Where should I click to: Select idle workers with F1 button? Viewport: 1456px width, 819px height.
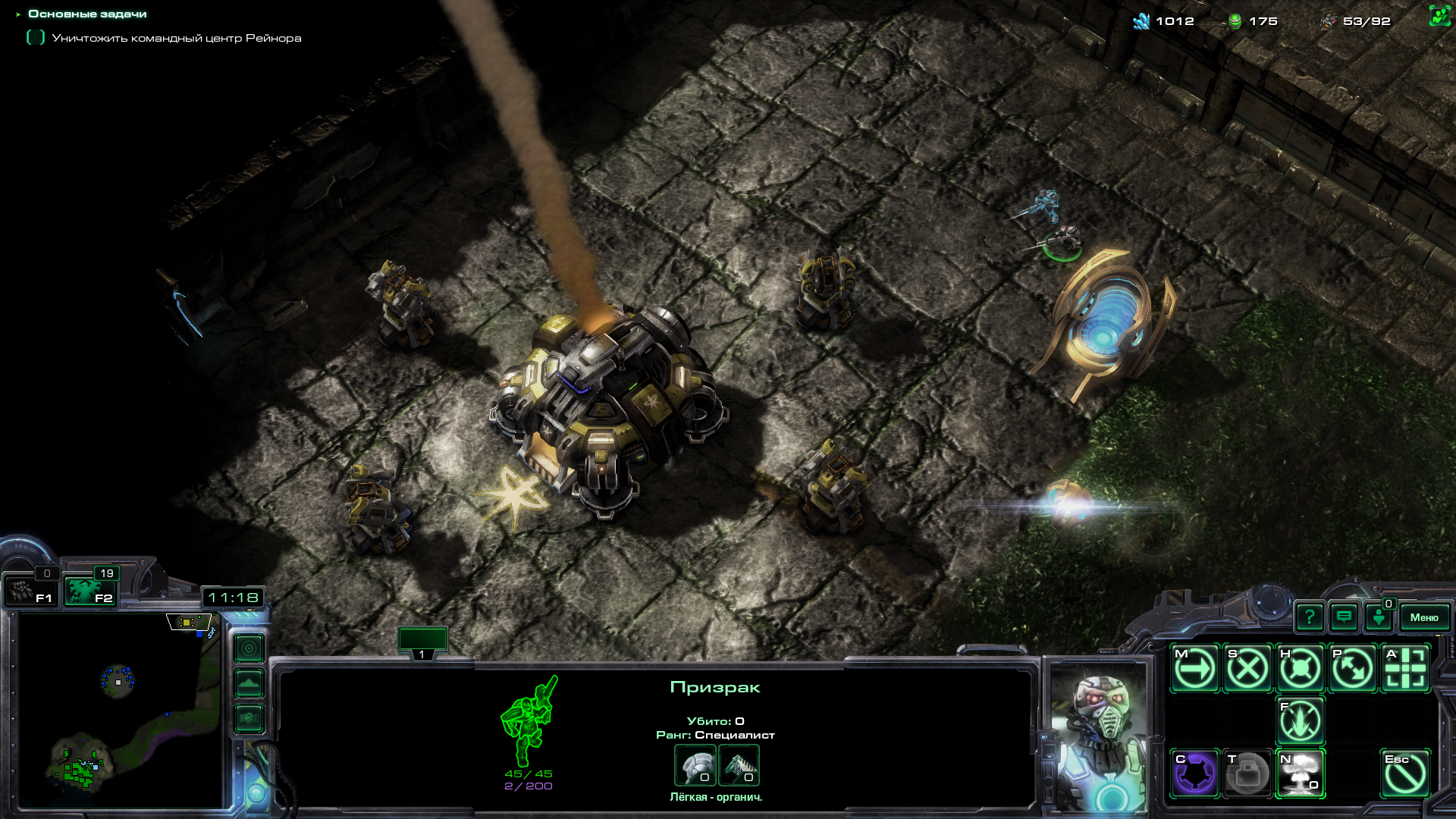32,591
